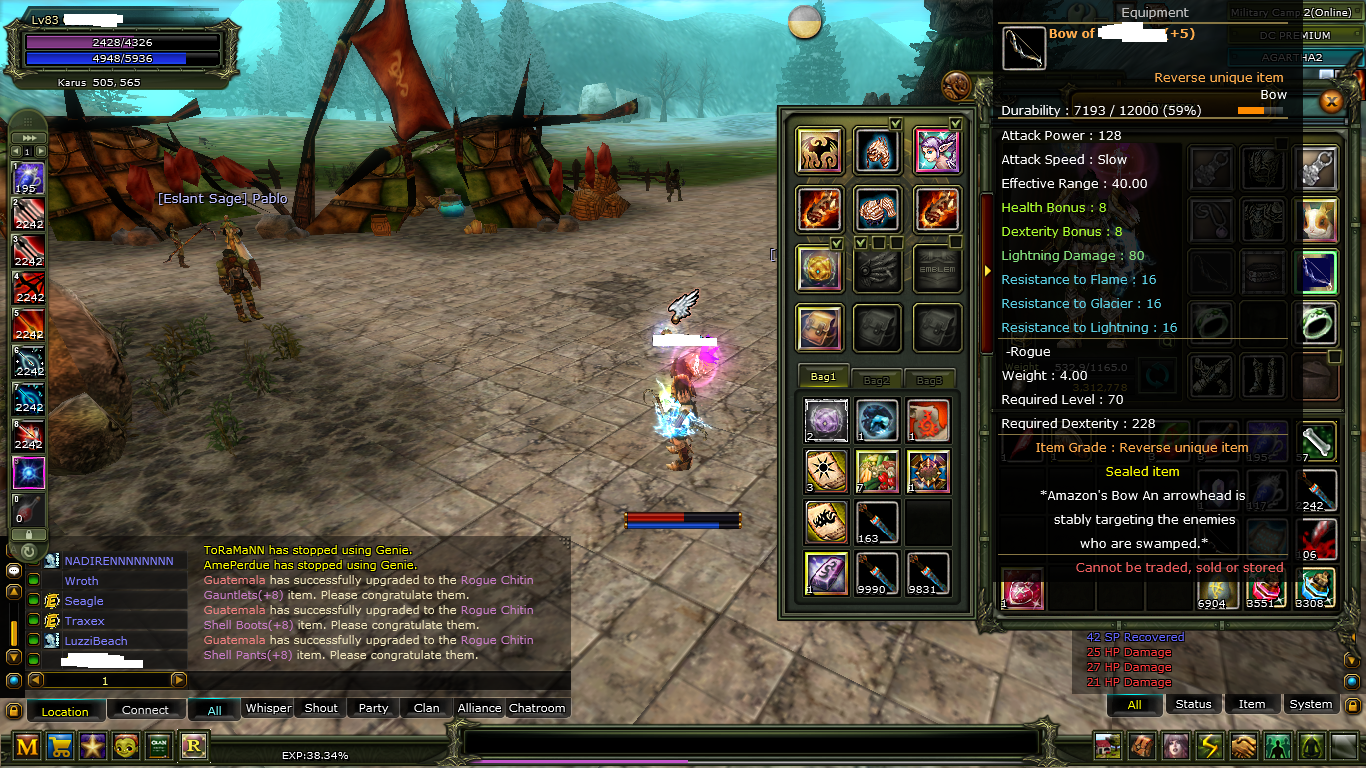
Task: Switch to the Bag2 tab
Action: pos(876,379)
